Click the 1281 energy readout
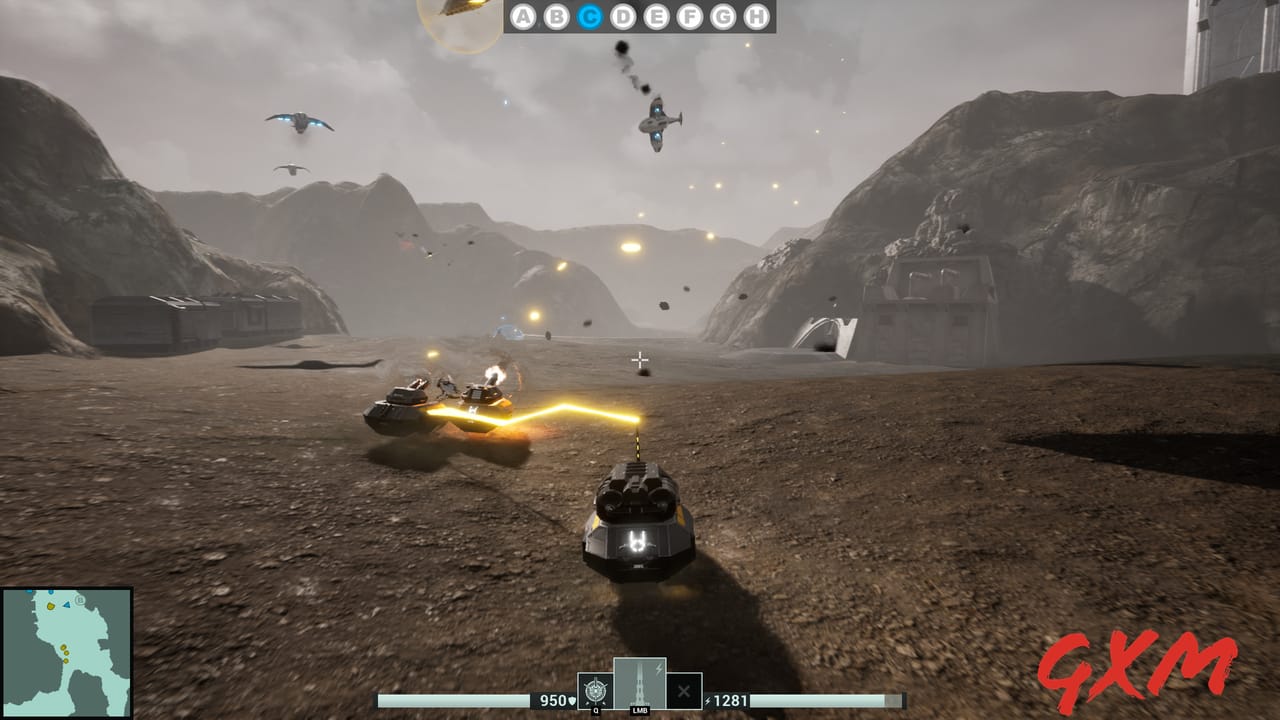Viewport: 1280px width, 720px height. click(731, 699)
